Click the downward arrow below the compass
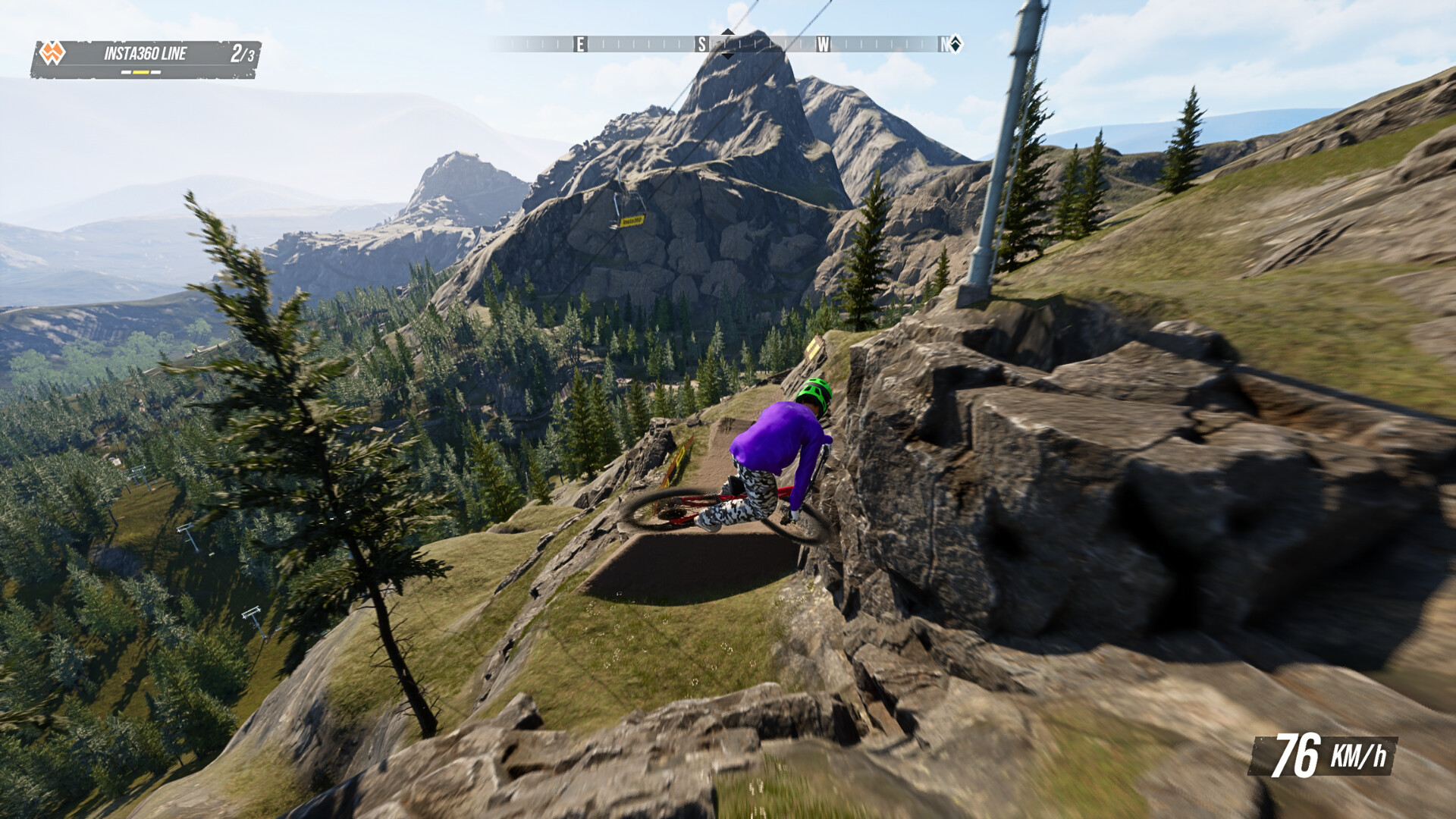The height and width of the screenshot is (819, 1456). pyautogui.click(x=727, y=56)
